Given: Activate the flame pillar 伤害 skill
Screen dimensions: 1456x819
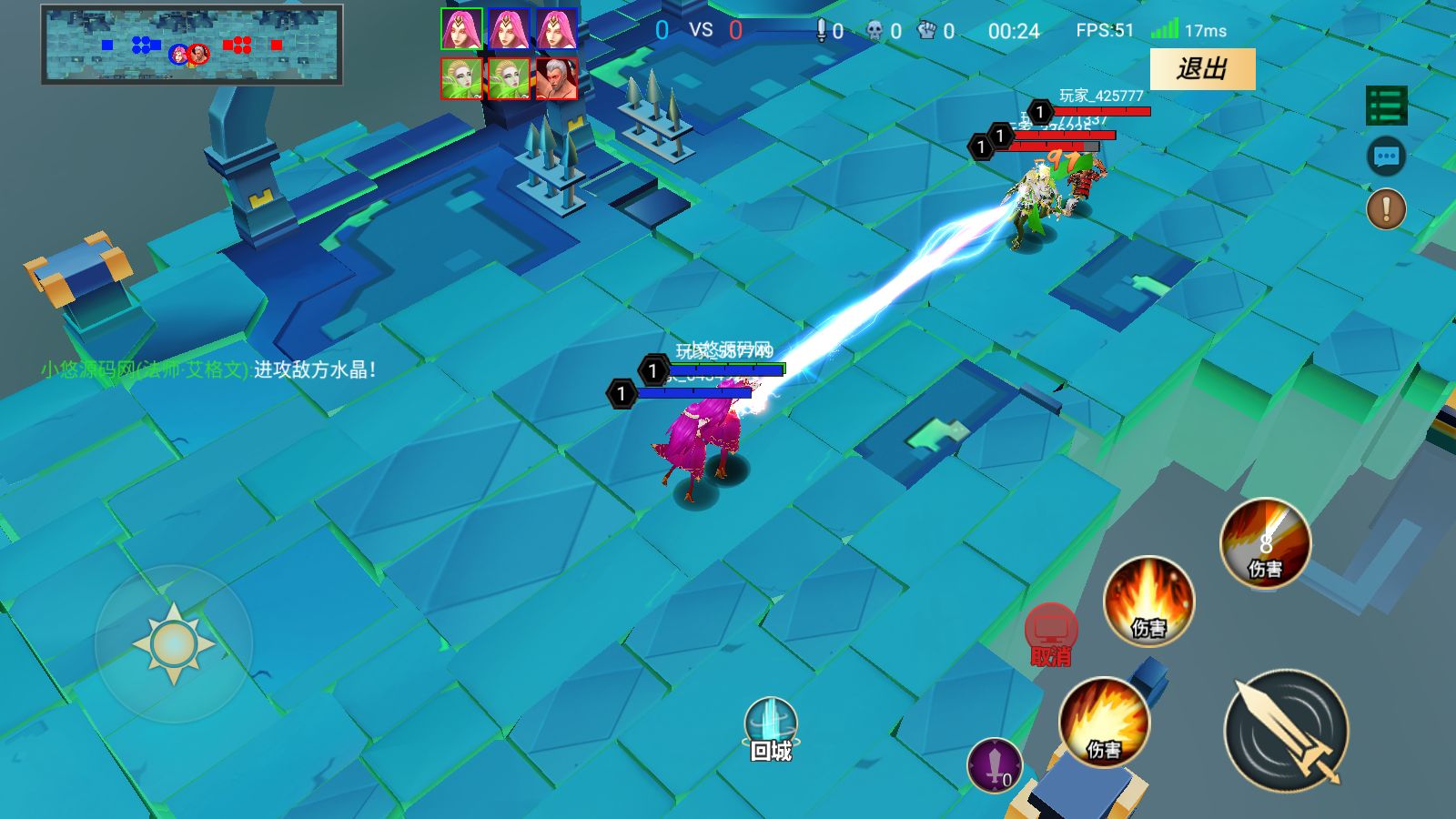Looking at the screenshot, I should (x=1148, y=602).
